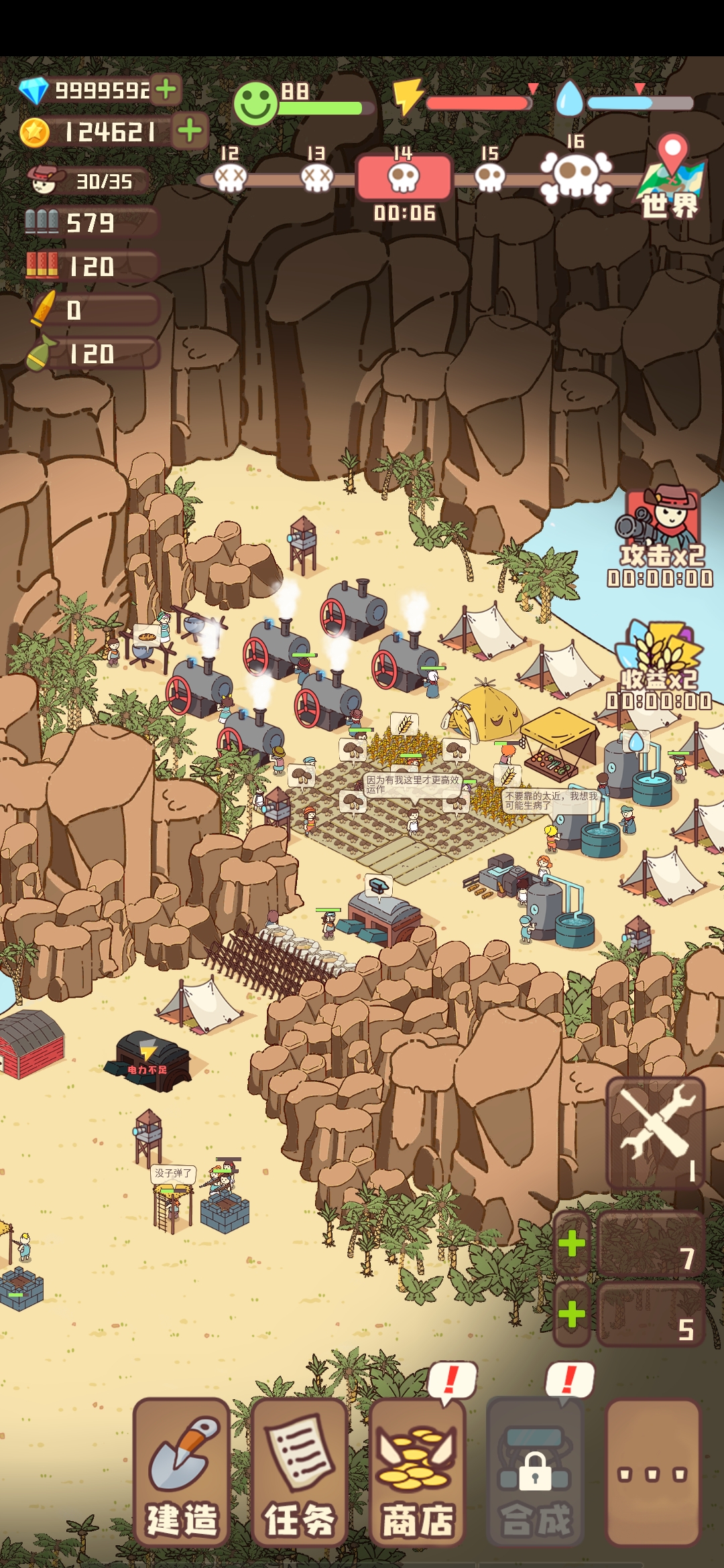The height and width of the screenshot is (1568, 724).
Task: Open the 建造 build menu
Action: 182,1472
